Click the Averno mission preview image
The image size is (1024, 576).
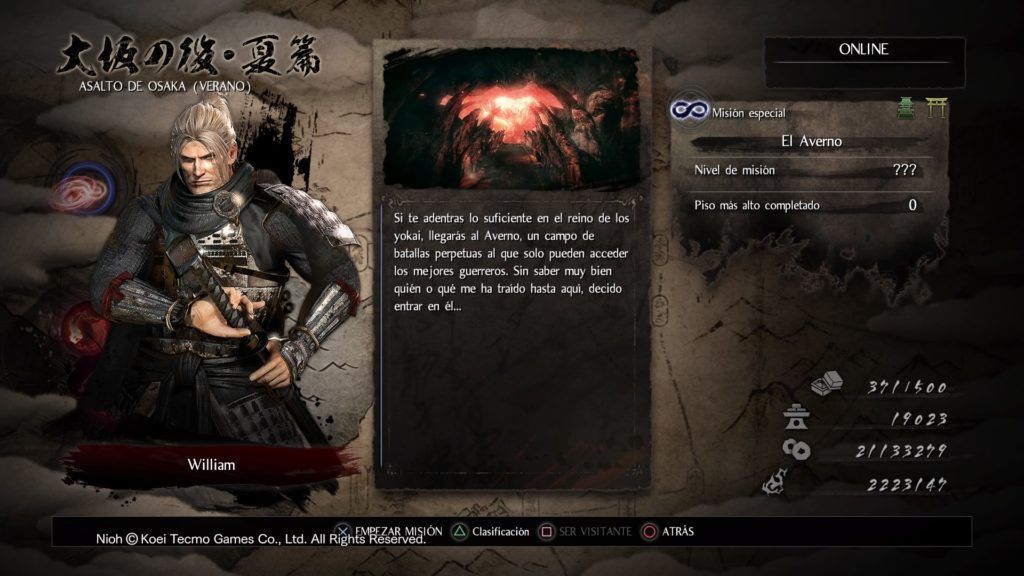511,118
